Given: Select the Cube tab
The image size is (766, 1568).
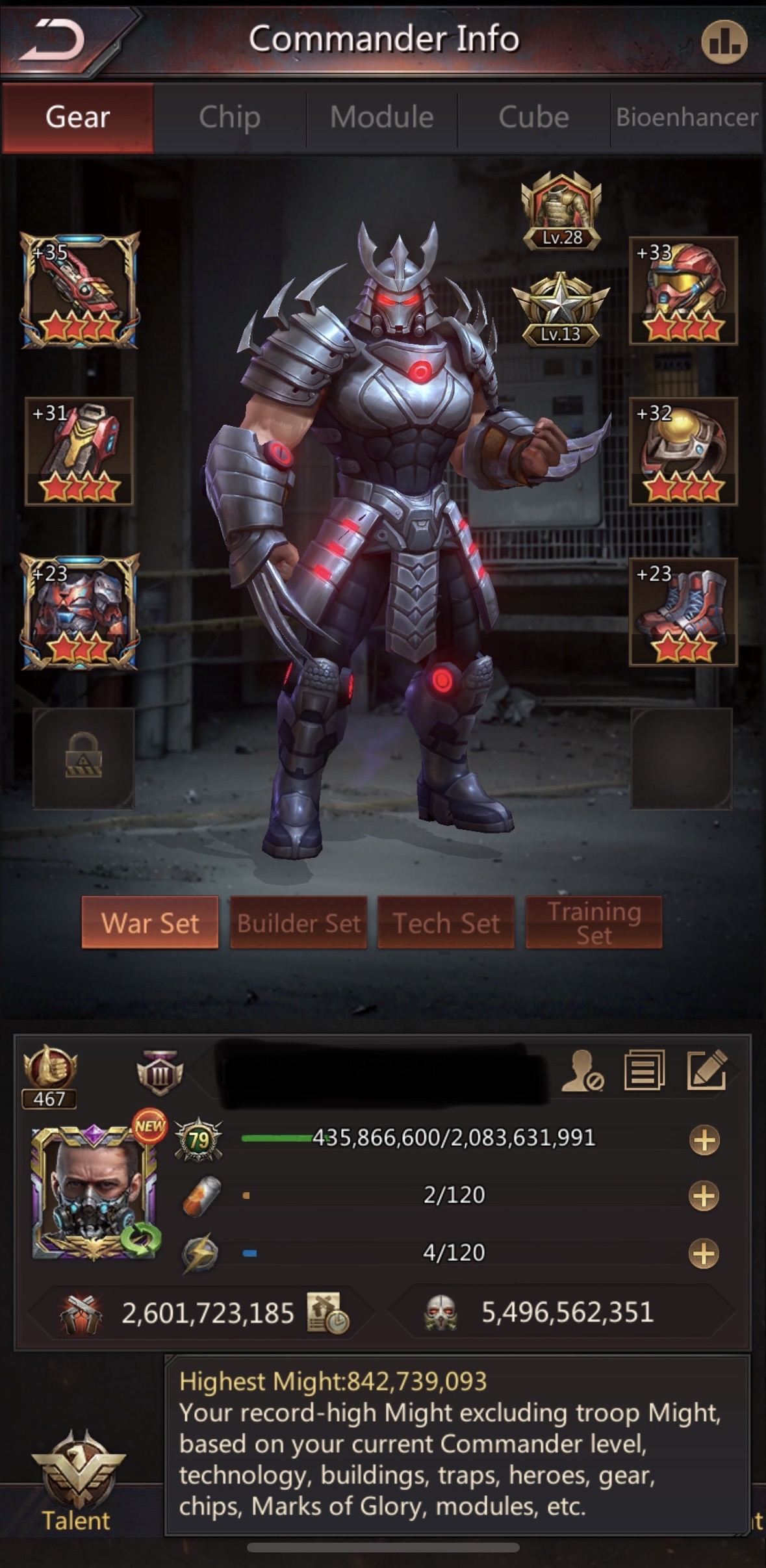Looking at the screenshot, I should point(533,118).
